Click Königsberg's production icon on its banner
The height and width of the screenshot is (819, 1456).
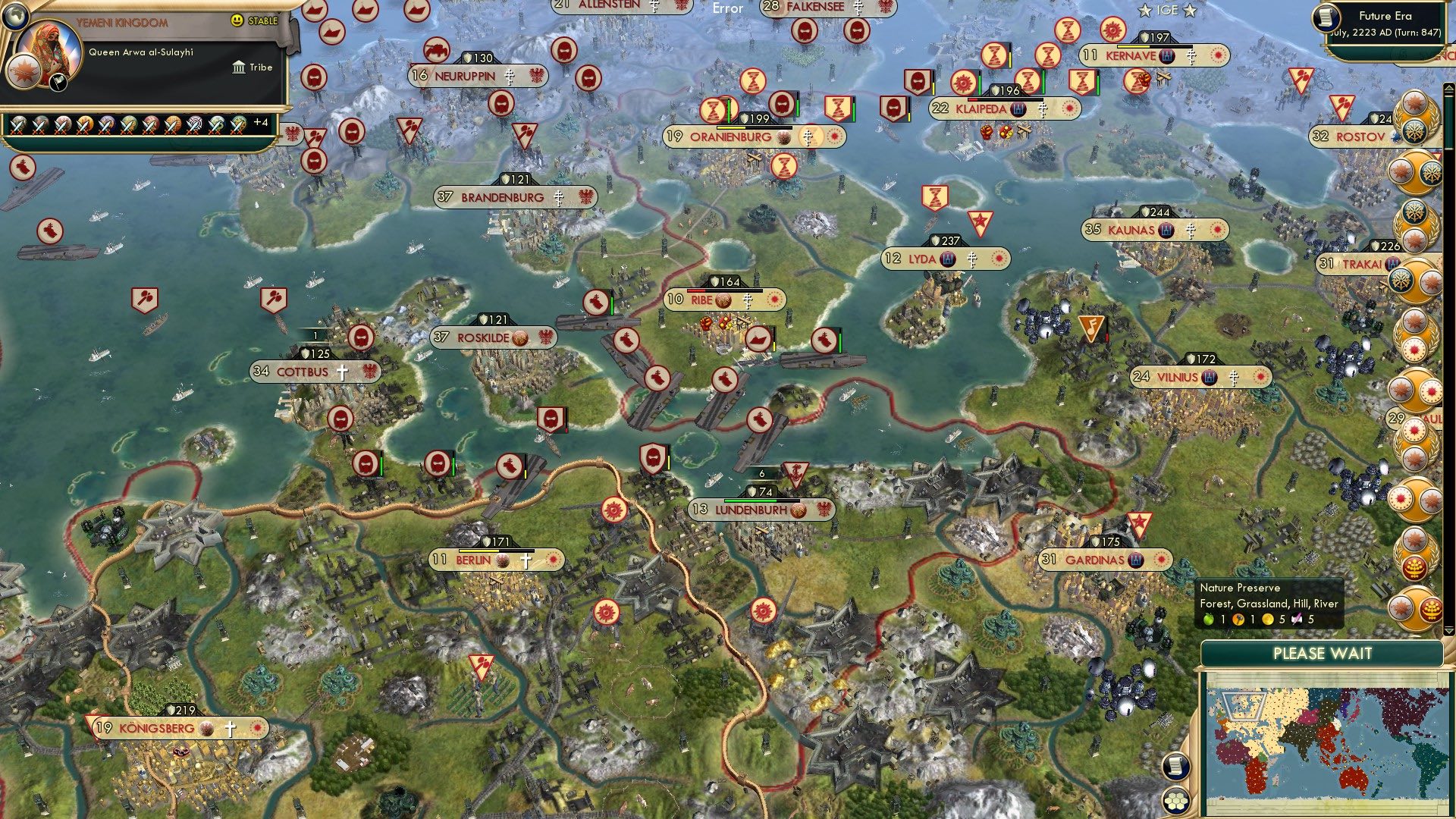[x=206, y=728]
